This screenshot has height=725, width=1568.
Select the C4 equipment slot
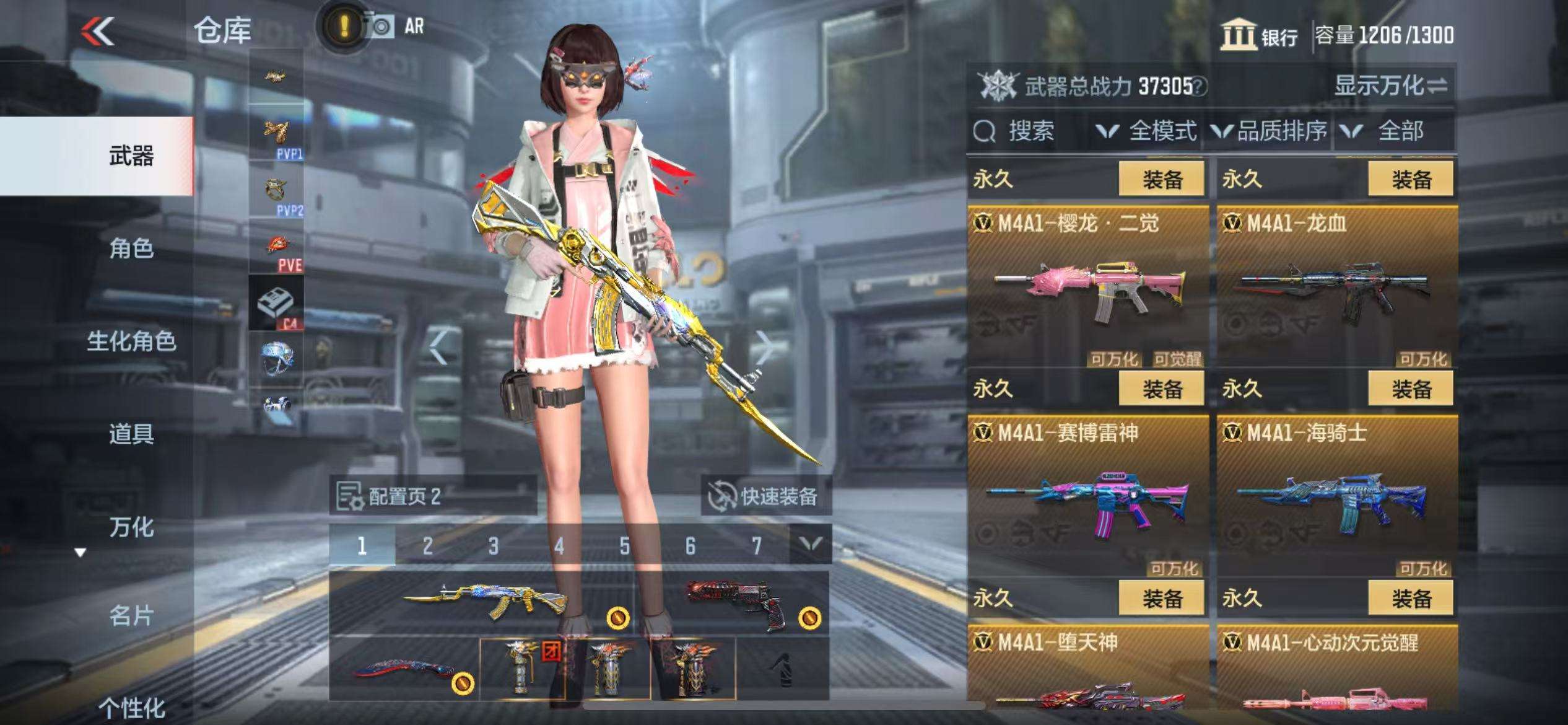[x=276, y=304]
